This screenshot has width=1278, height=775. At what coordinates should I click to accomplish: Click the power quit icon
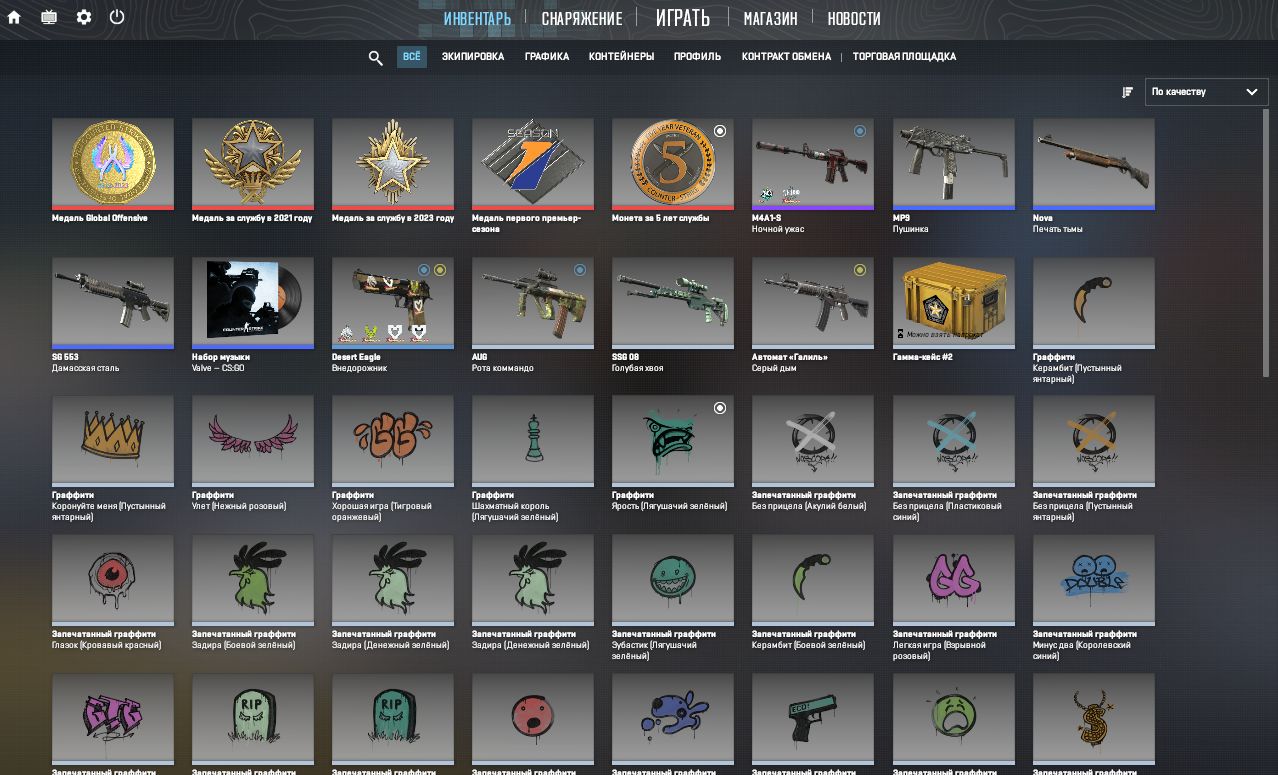pyautogui.click(x=117, y=17)
